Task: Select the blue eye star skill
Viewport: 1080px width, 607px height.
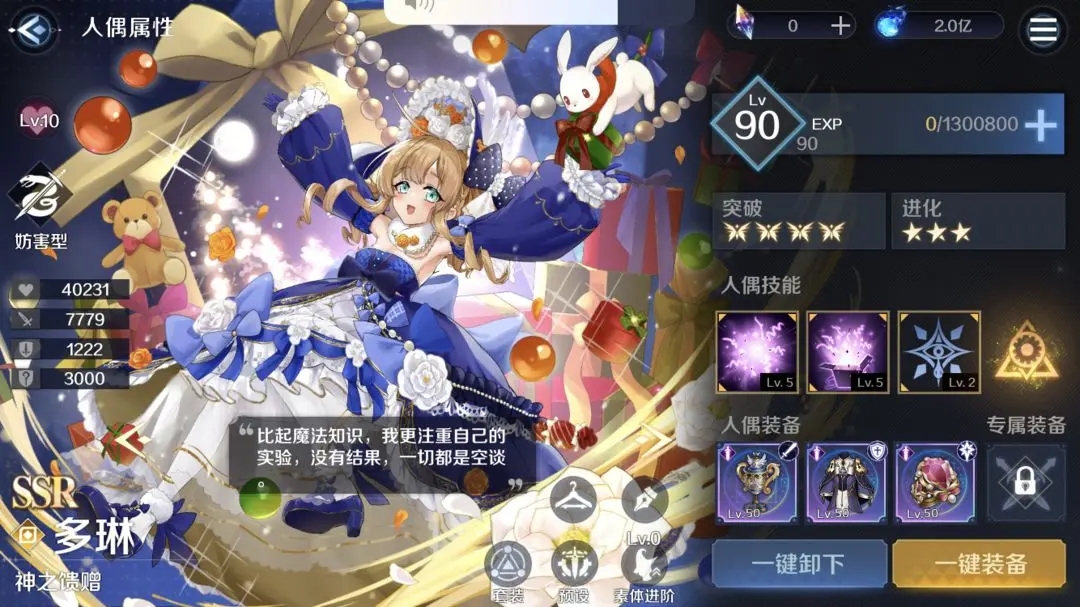Action: (939, 352)
